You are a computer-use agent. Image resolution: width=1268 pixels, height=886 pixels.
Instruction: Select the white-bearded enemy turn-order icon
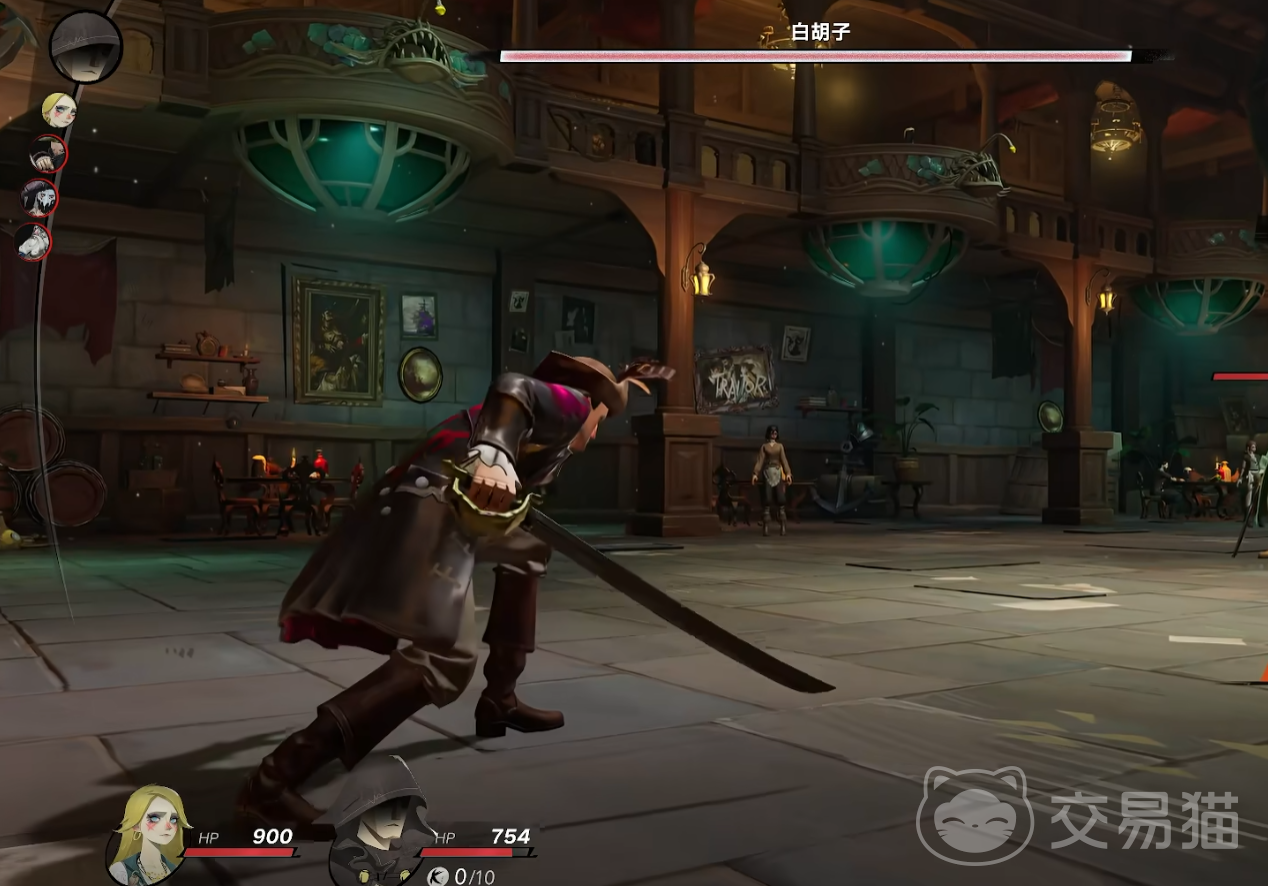click(x=33, y=242)
